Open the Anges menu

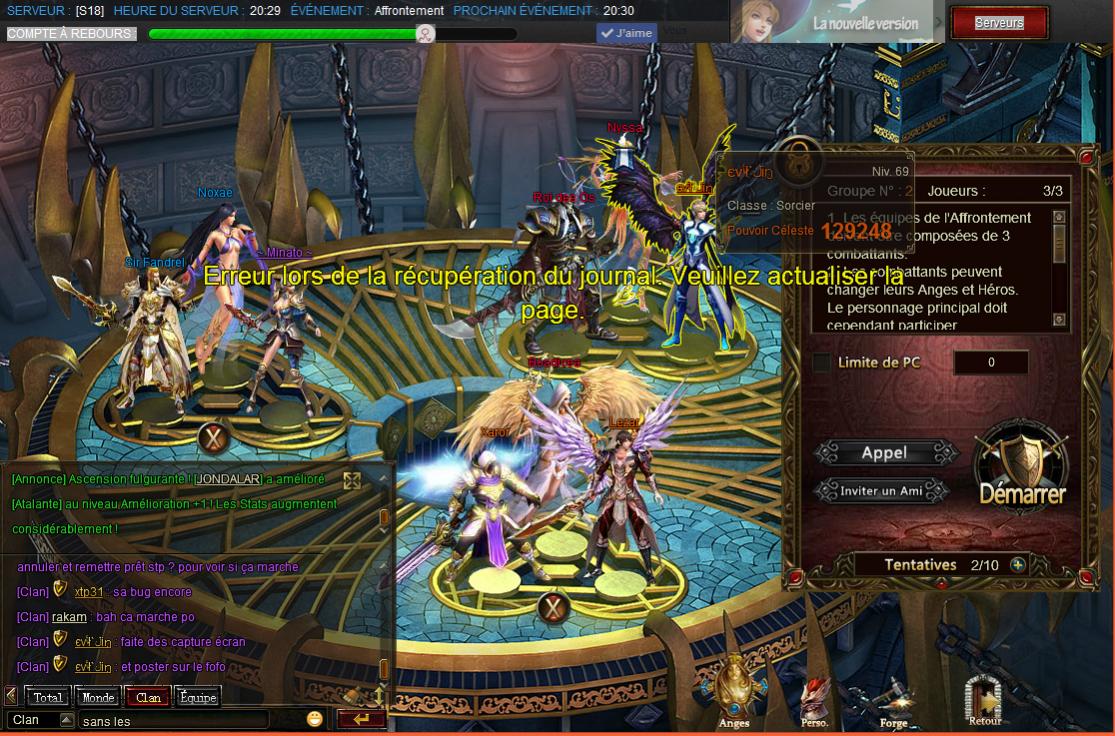point(734,690)
